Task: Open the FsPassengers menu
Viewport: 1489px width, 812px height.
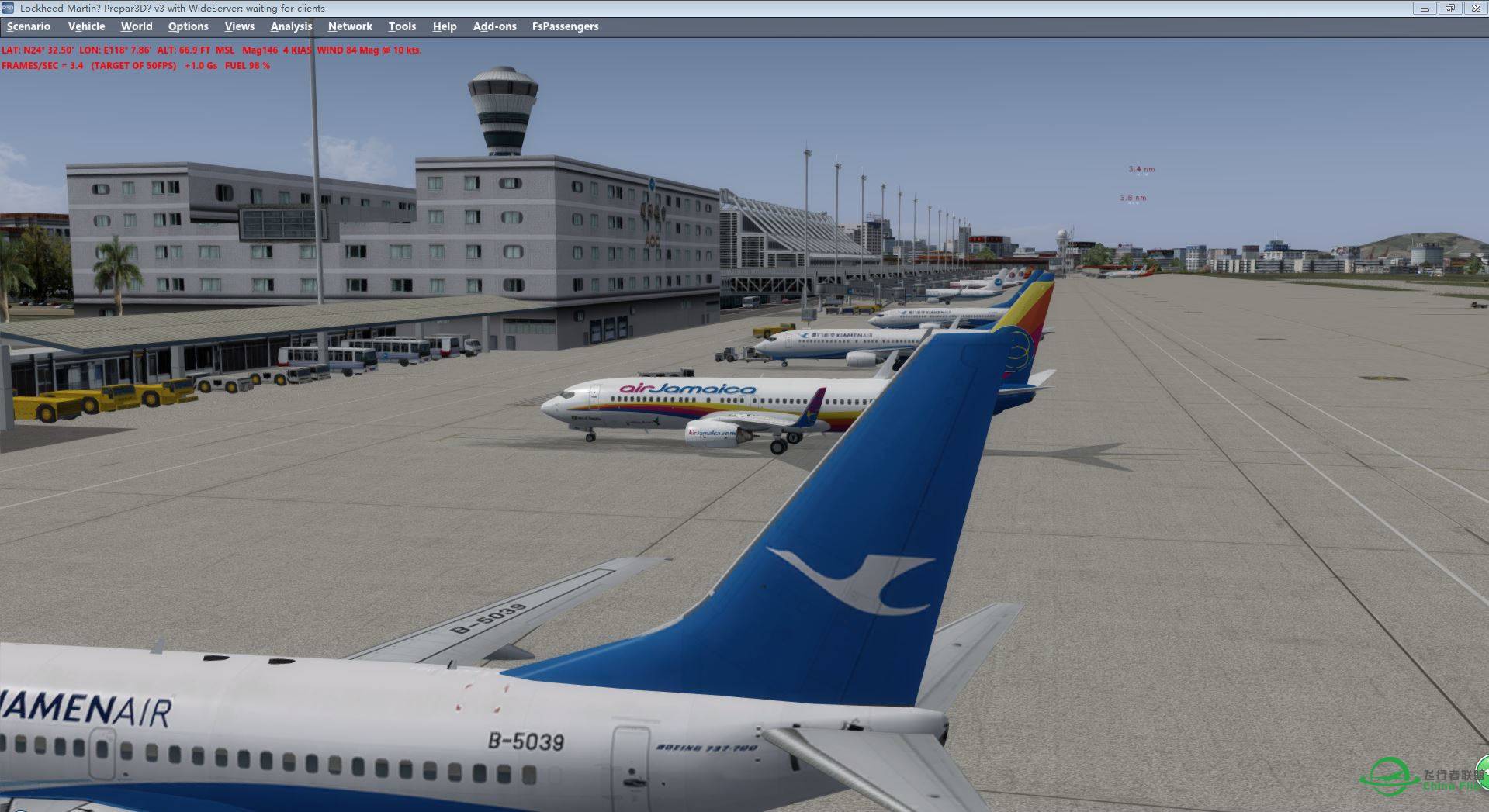Action: pyautogui.click(x=566, y=26)
